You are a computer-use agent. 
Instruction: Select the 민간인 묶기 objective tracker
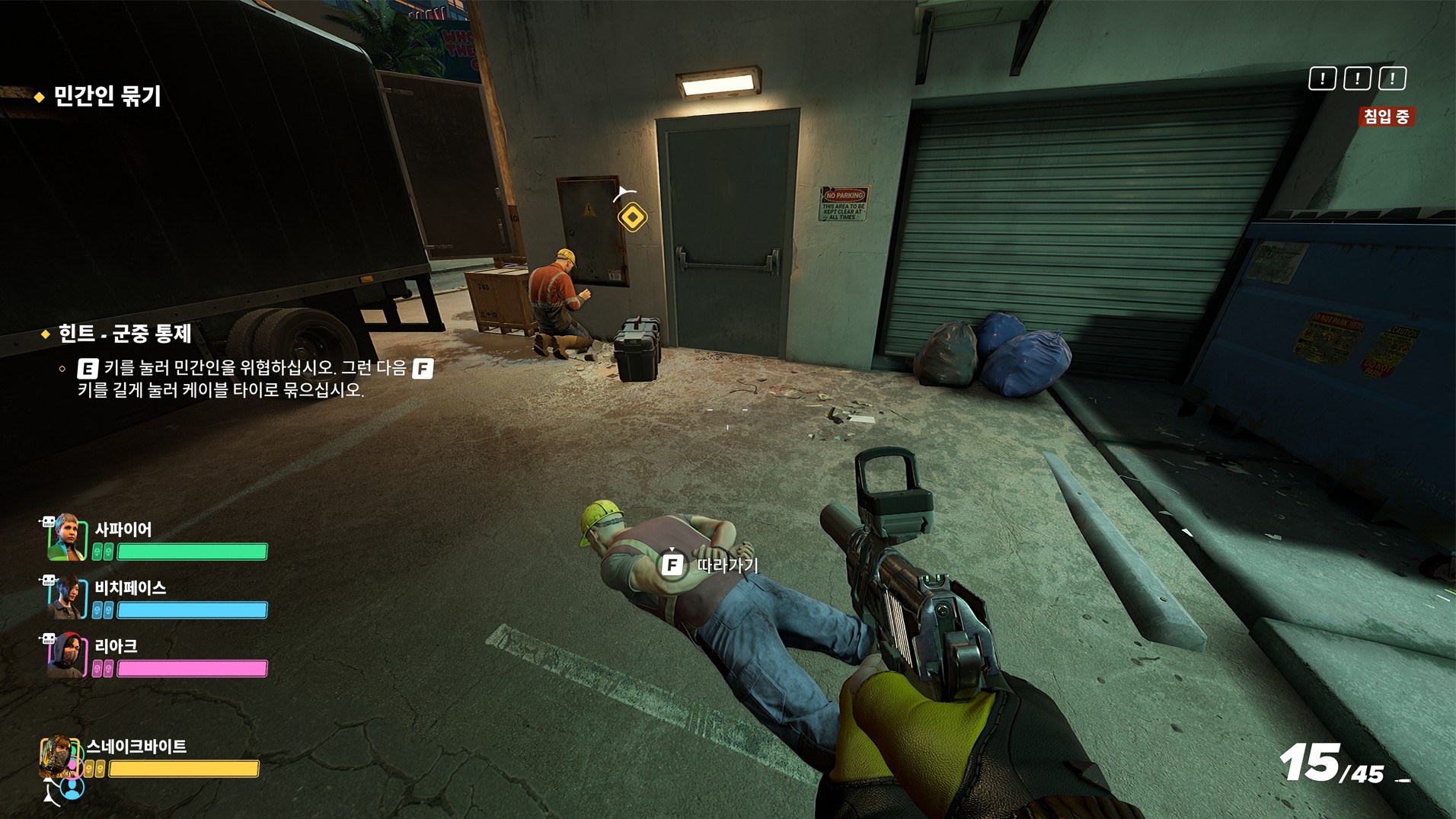107,97
